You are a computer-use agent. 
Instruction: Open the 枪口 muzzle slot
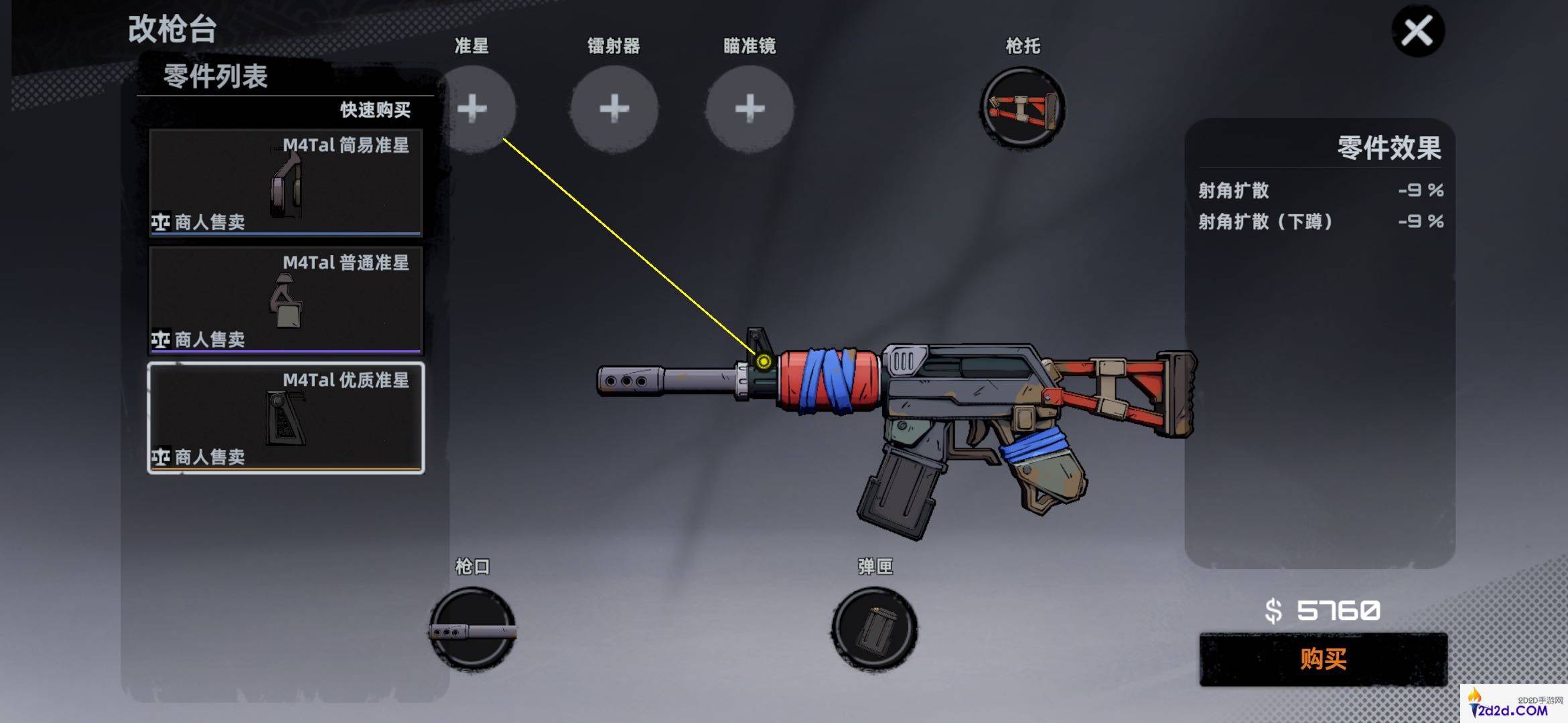(473, 629)
